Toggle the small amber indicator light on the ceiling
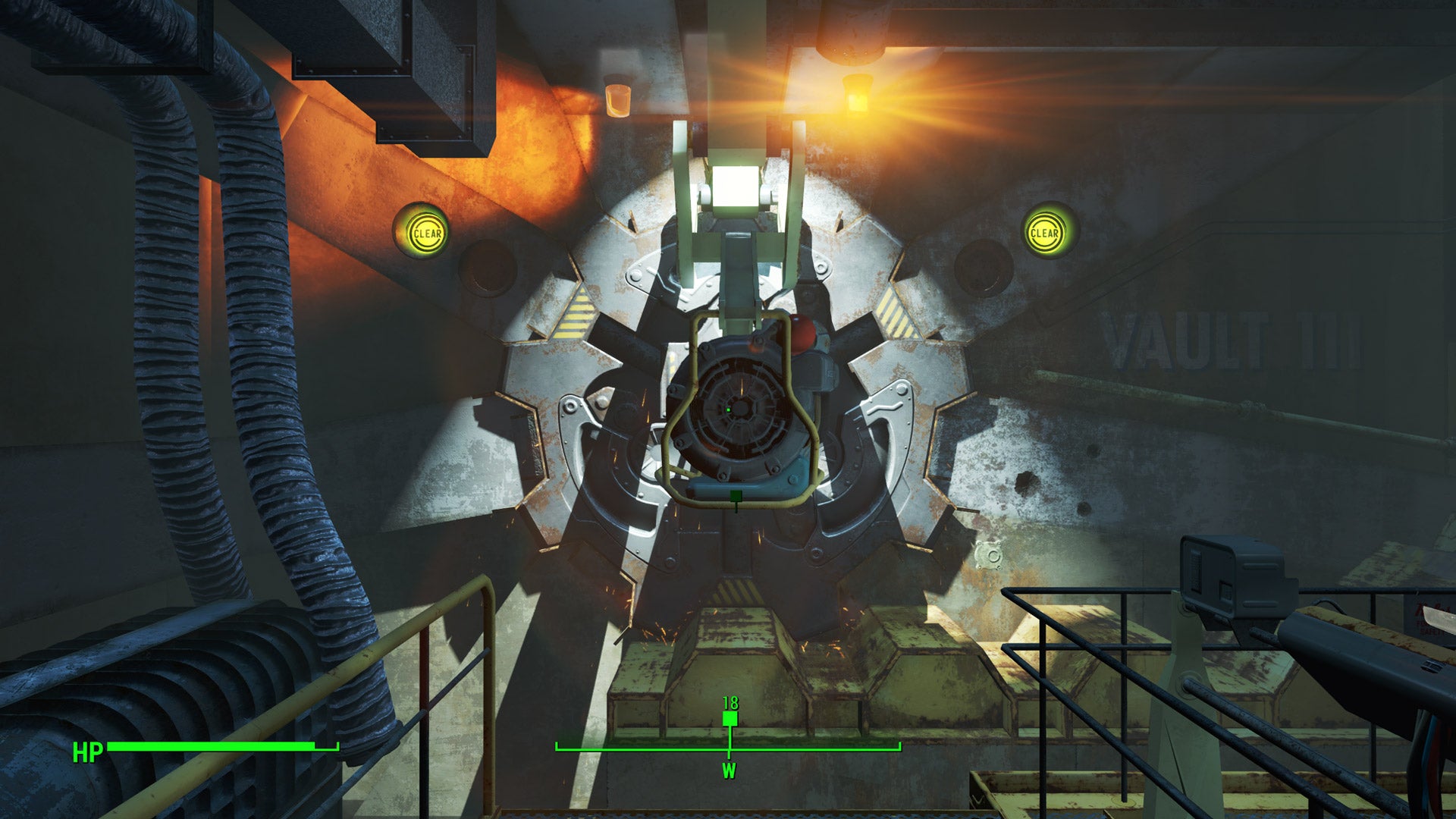Screen dimensions: 1456x819 point(618,99)
